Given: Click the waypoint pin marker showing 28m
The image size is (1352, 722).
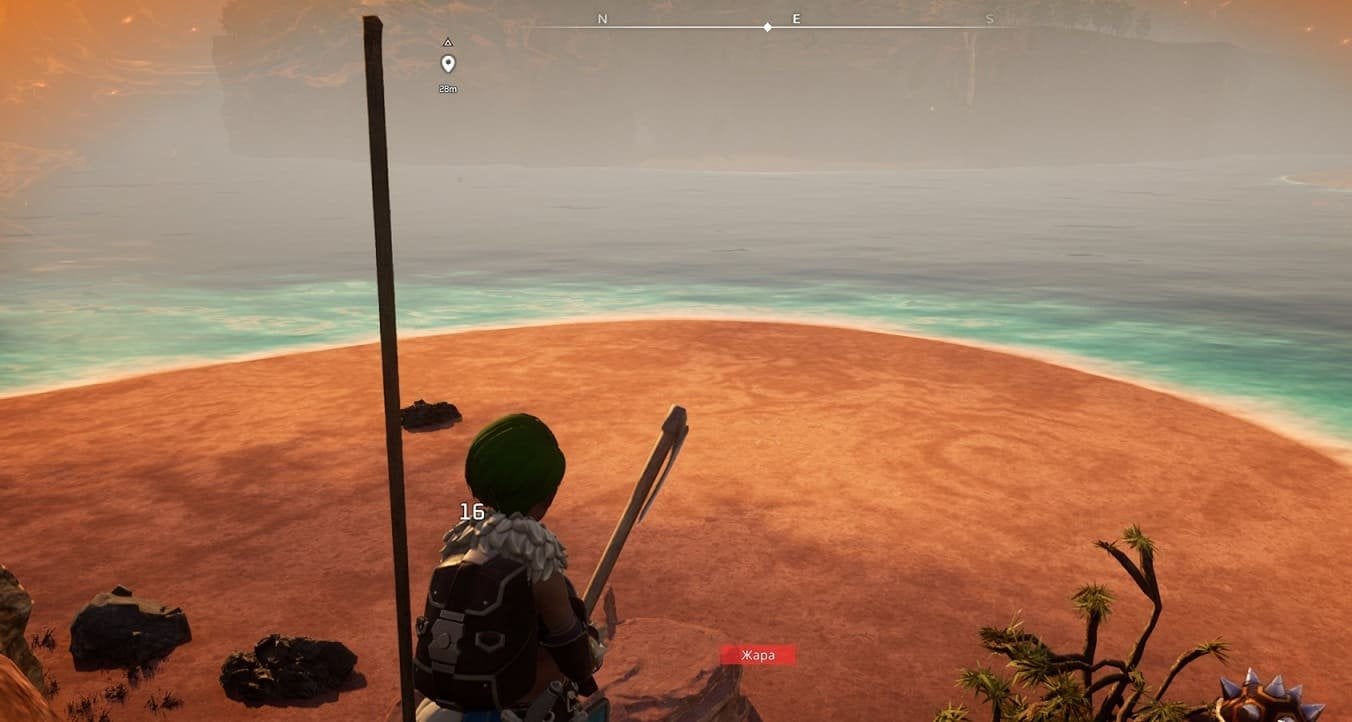Looking at the screenshot, I should point(448,64).
